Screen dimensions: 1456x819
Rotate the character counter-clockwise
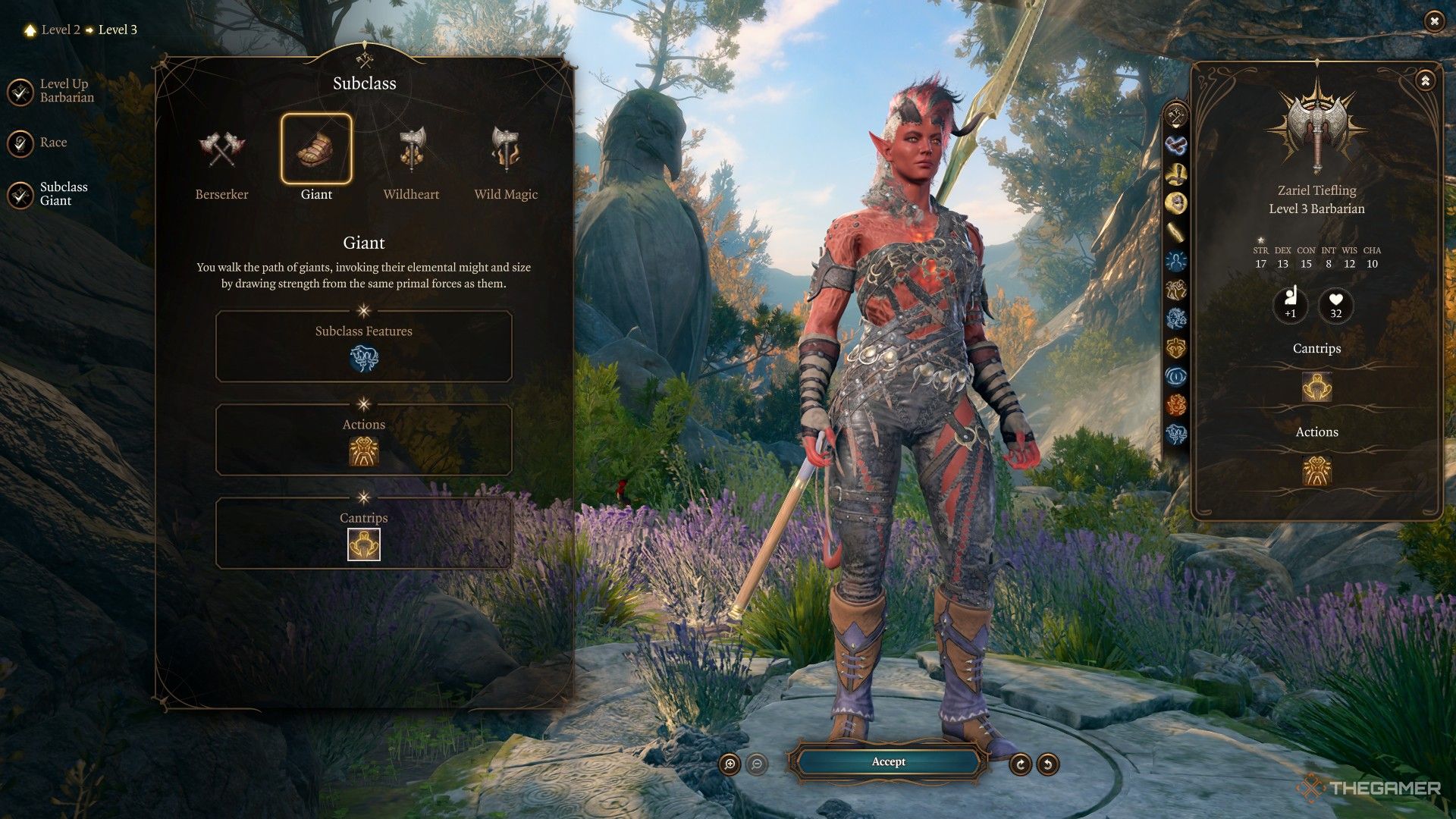click(1048, 764)
